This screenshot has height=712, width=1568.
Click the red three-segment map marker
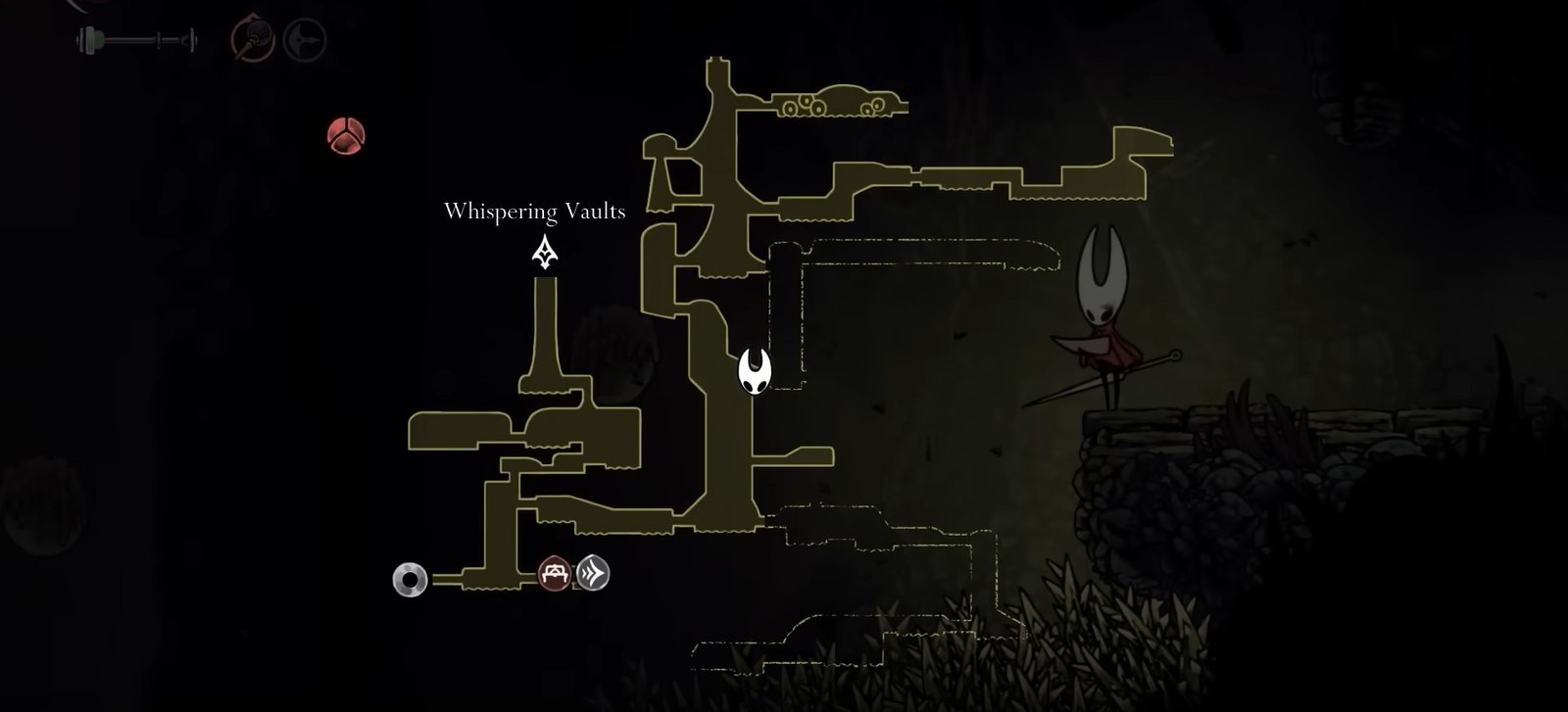click(x=346, y=135)
